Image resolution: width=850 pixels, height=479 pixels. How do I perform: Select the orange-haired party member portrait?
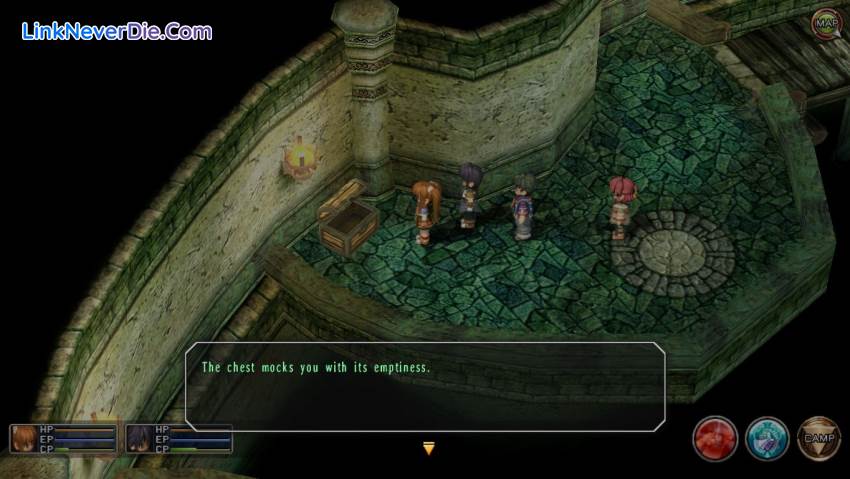click(23, 438)
